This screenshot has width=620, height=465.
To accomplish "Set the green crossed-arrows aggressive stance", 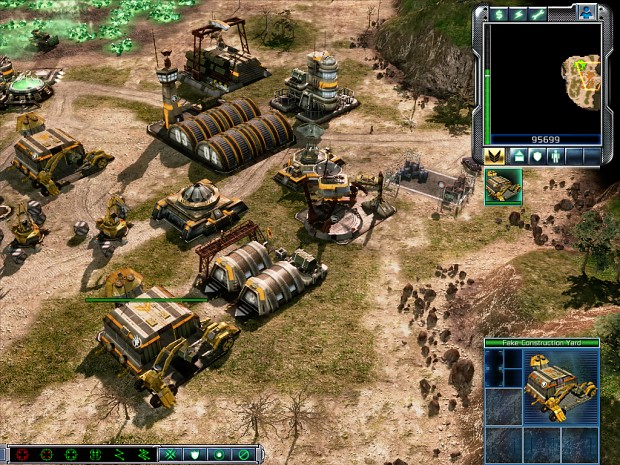I will tap(171, 455).
